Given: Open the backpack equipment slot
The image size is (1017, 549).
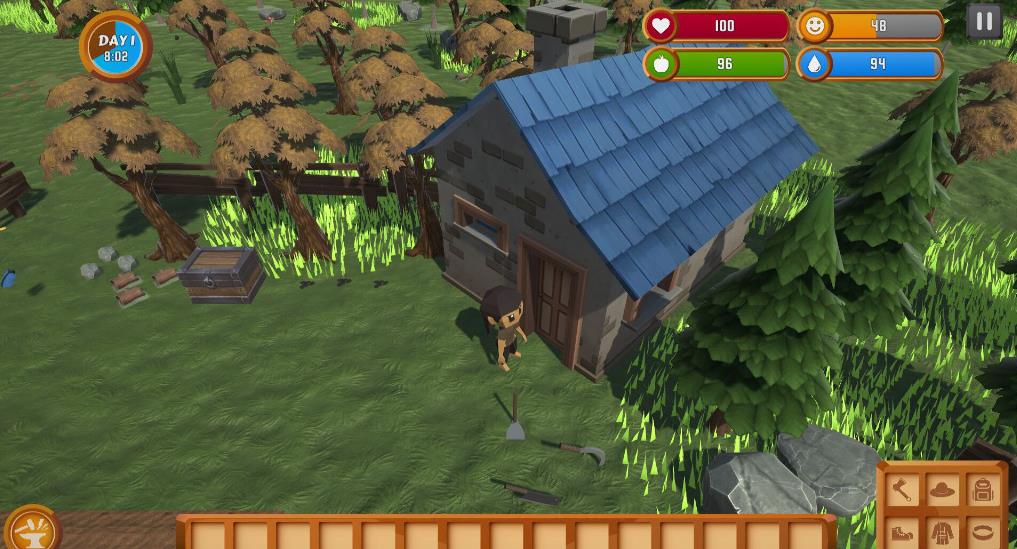Looking at the screenshot, I should [x=983, y=490].
